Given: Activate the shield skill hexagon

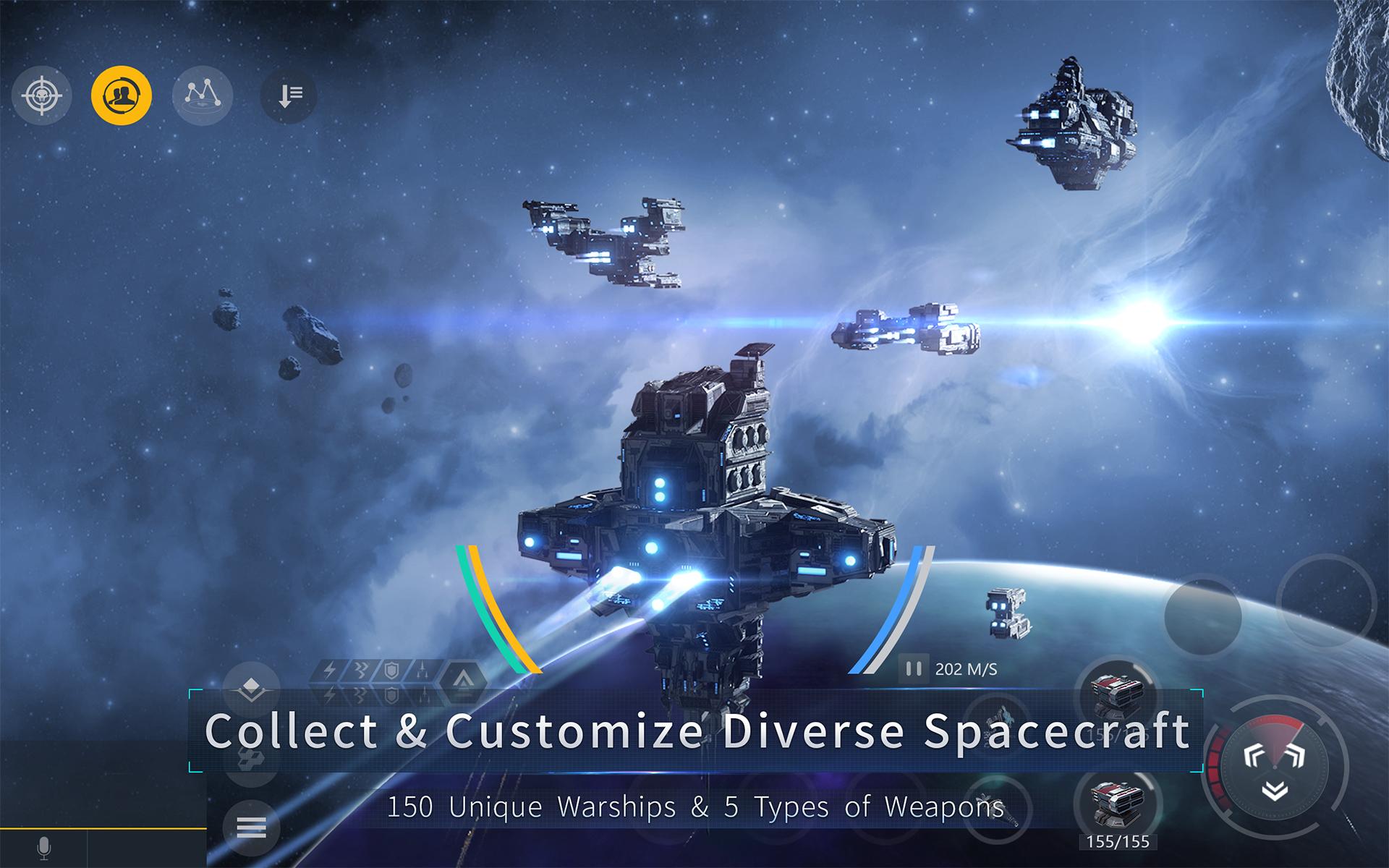Looking at the screenshot, I should coord(391,668).
